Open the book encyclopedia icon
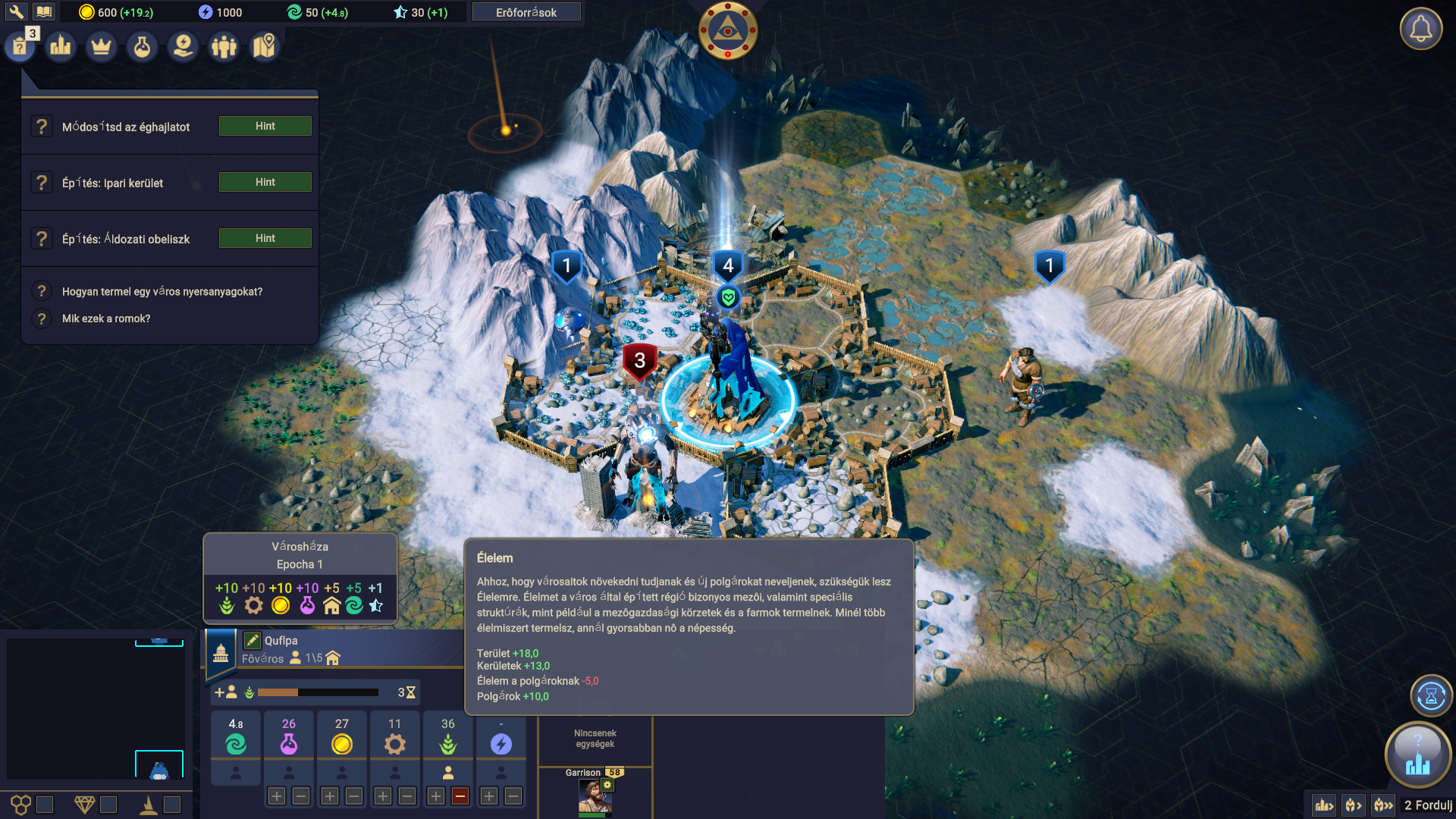Screen dimensions: 1456x819 (44, 11)
